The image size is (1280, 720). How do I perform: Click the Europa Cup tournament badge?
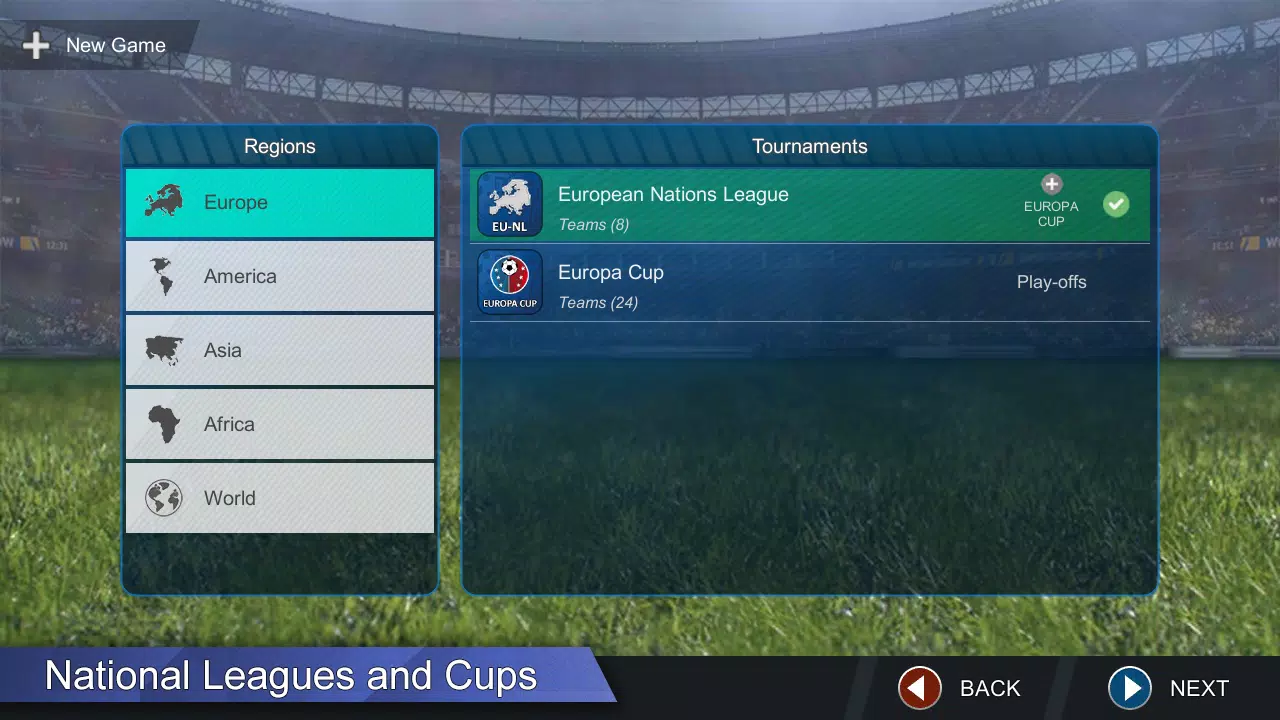coord(510,281)
